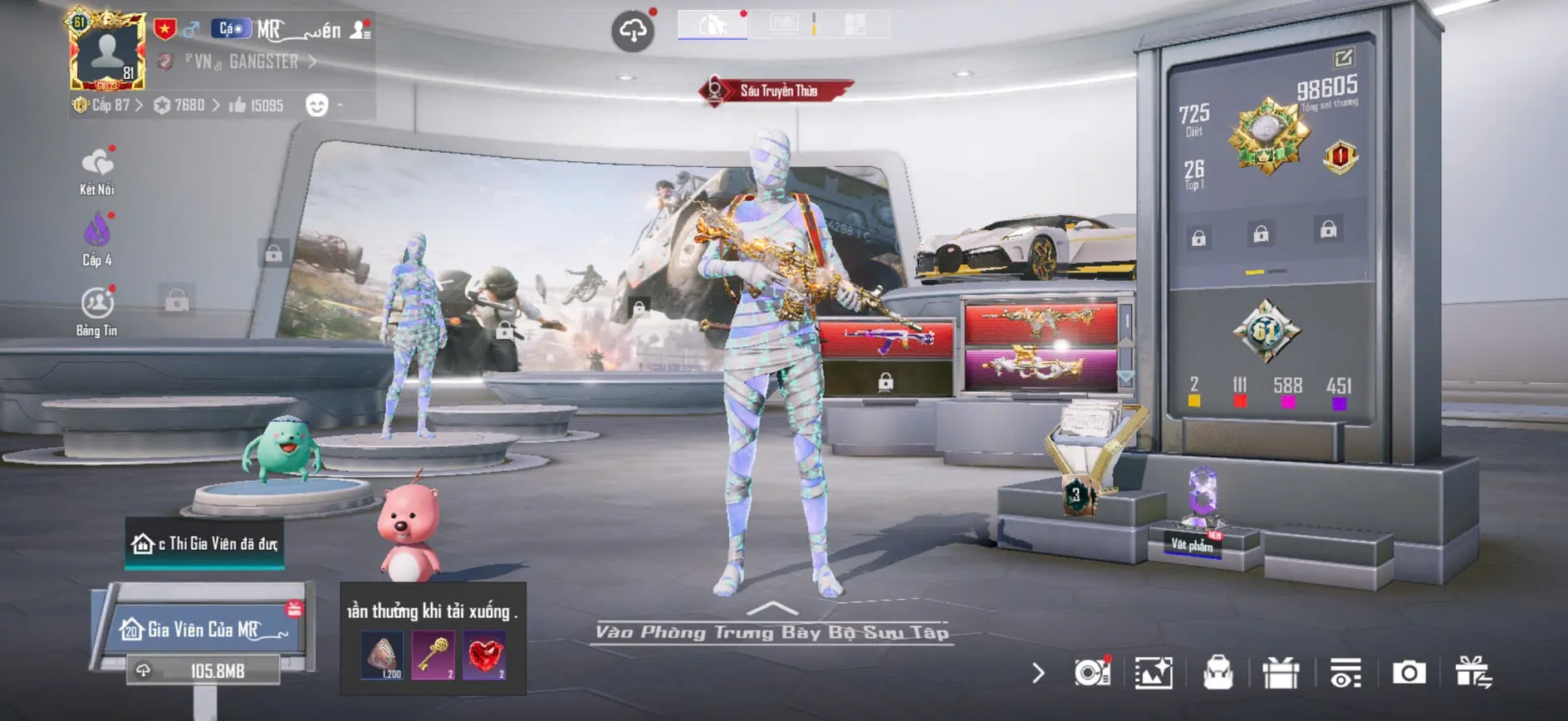Open the backpack inventory icon
This screenshot has height=721, width=1568.
(x=1218, y=673)
